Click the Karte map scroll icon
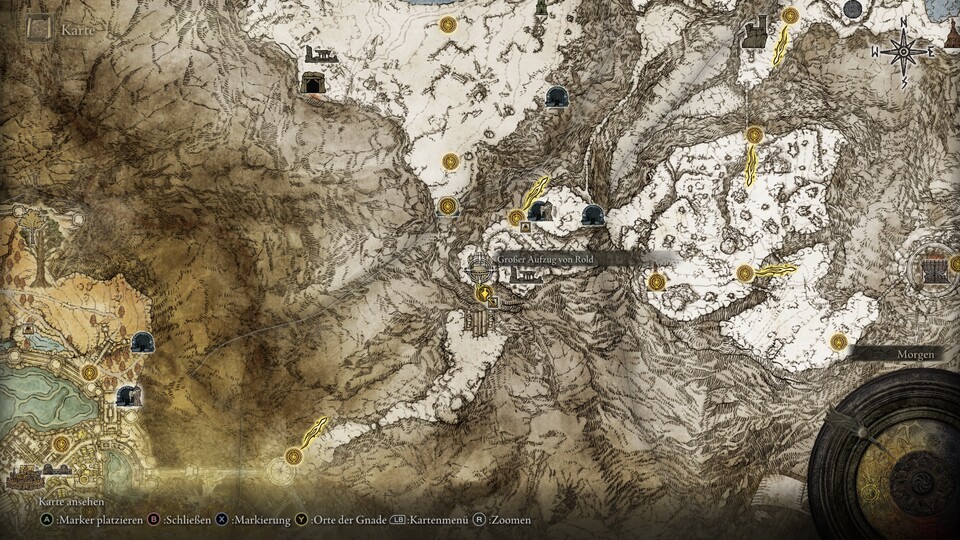 click(x=40, y=26)
